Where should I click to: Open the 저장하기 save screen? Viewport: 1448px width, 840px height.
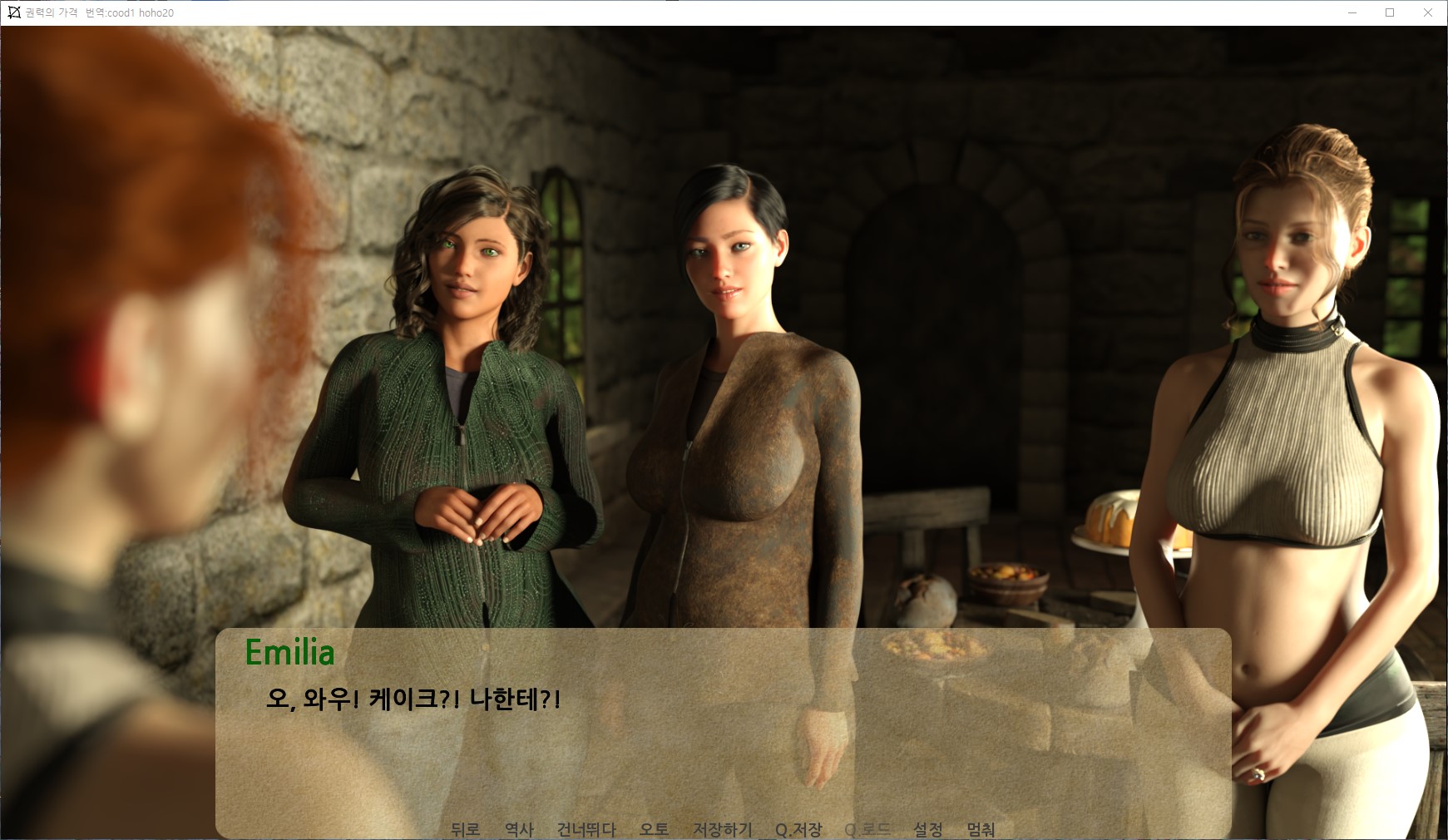pos(722,829)
